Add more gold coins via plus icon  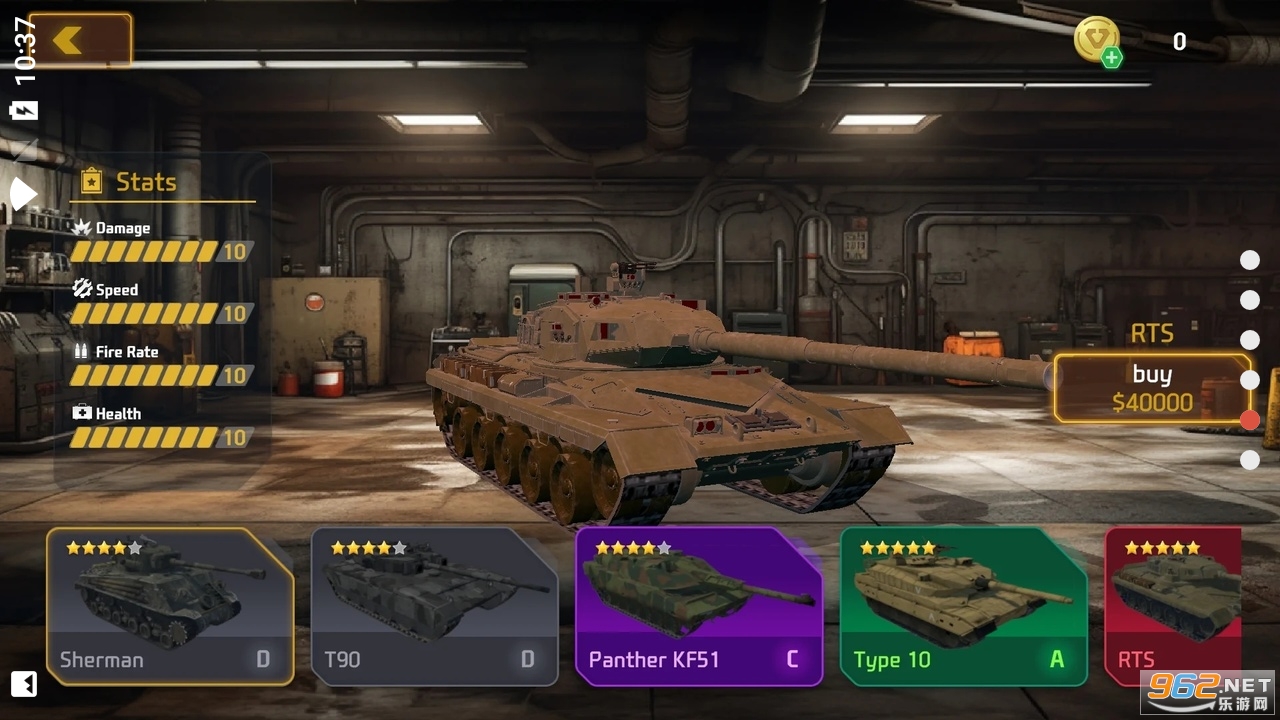click(x=1111, y=58)
